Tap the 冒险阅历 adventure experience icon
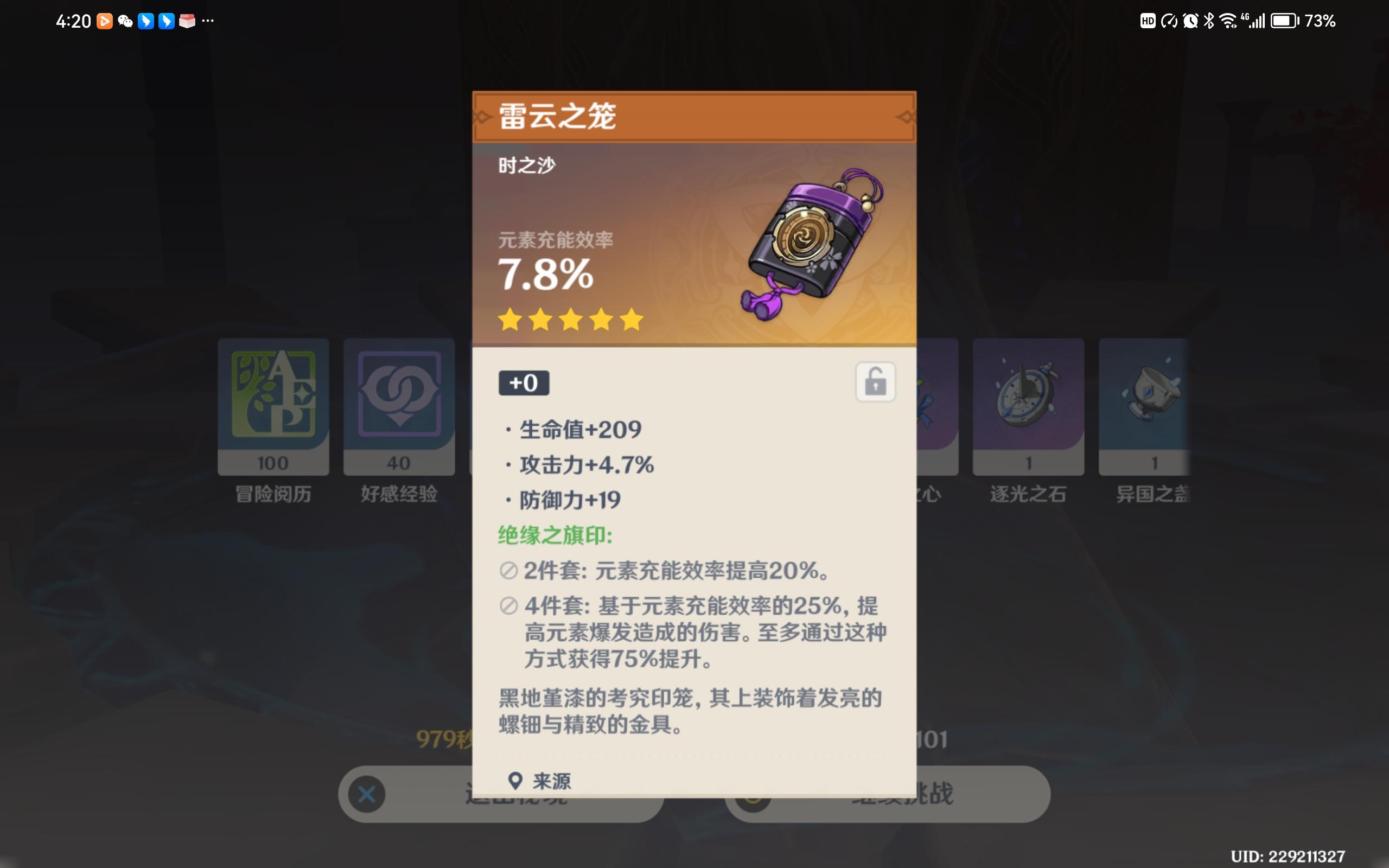This screenshot has width=1389, height=868. (274, 402)
